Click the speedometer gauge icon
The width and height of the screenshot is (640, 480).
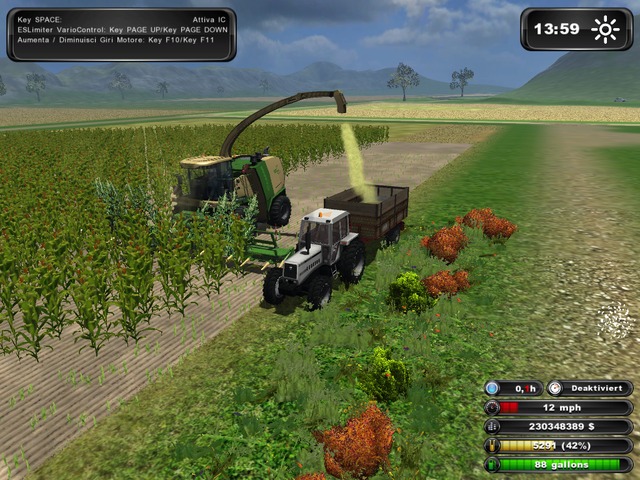point(492,408)
